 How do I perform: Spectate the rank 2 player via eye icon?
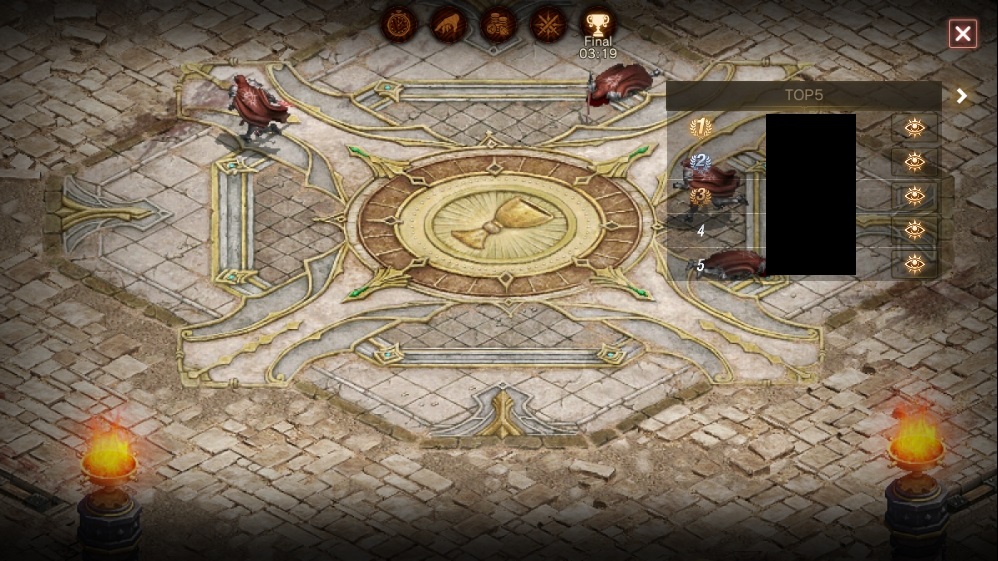pos(914,162)
